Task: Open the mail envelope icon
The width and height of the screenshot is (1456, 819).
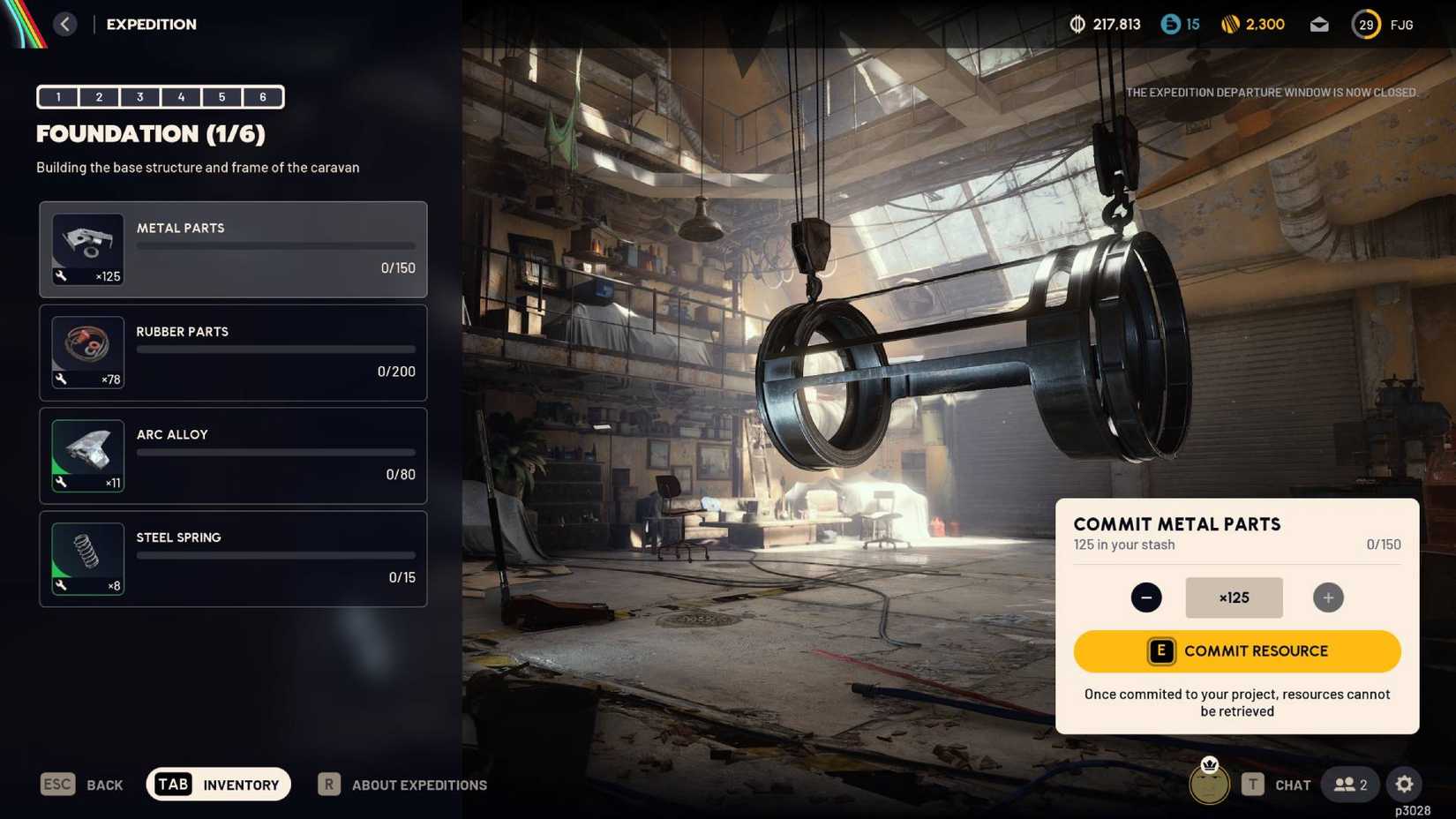Action: pyautogui.click(x=1318, y=24)
